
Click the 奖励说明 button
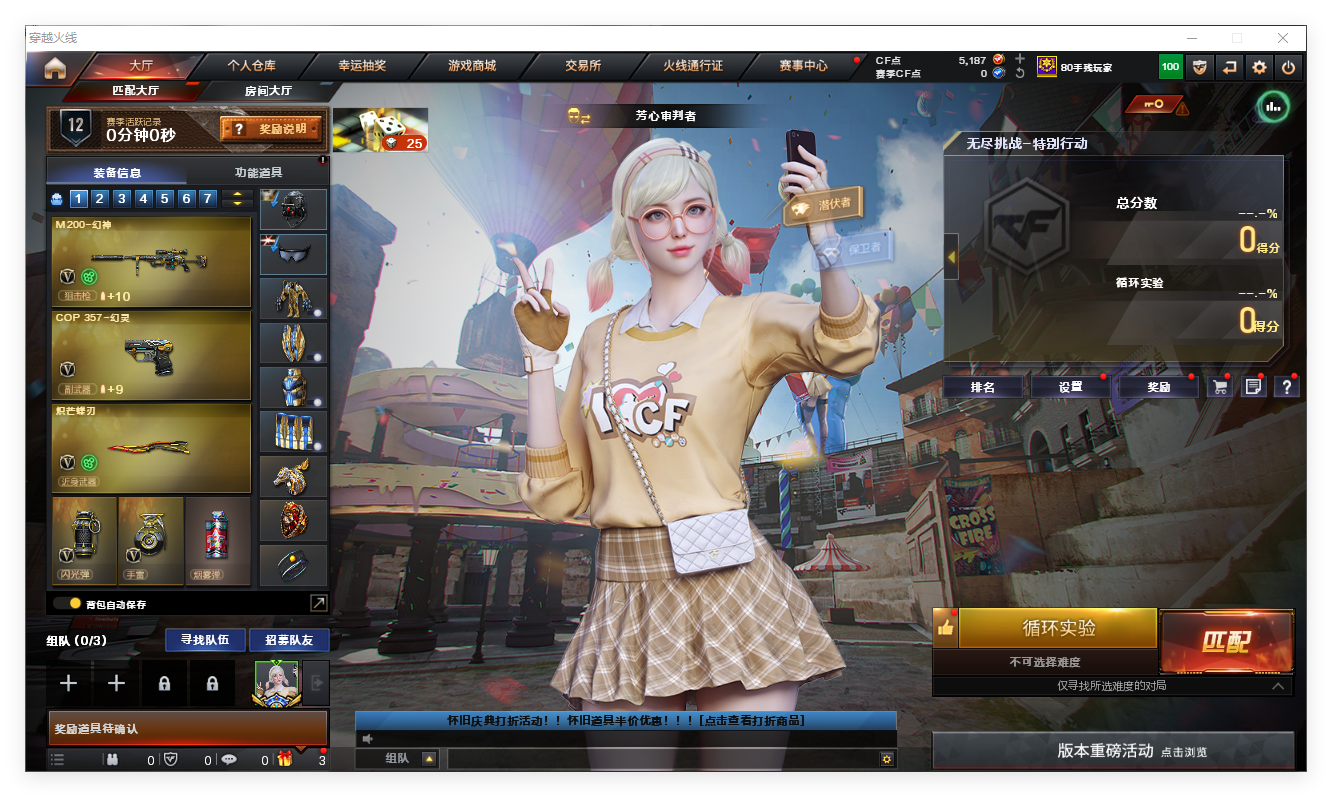point(271,129)
